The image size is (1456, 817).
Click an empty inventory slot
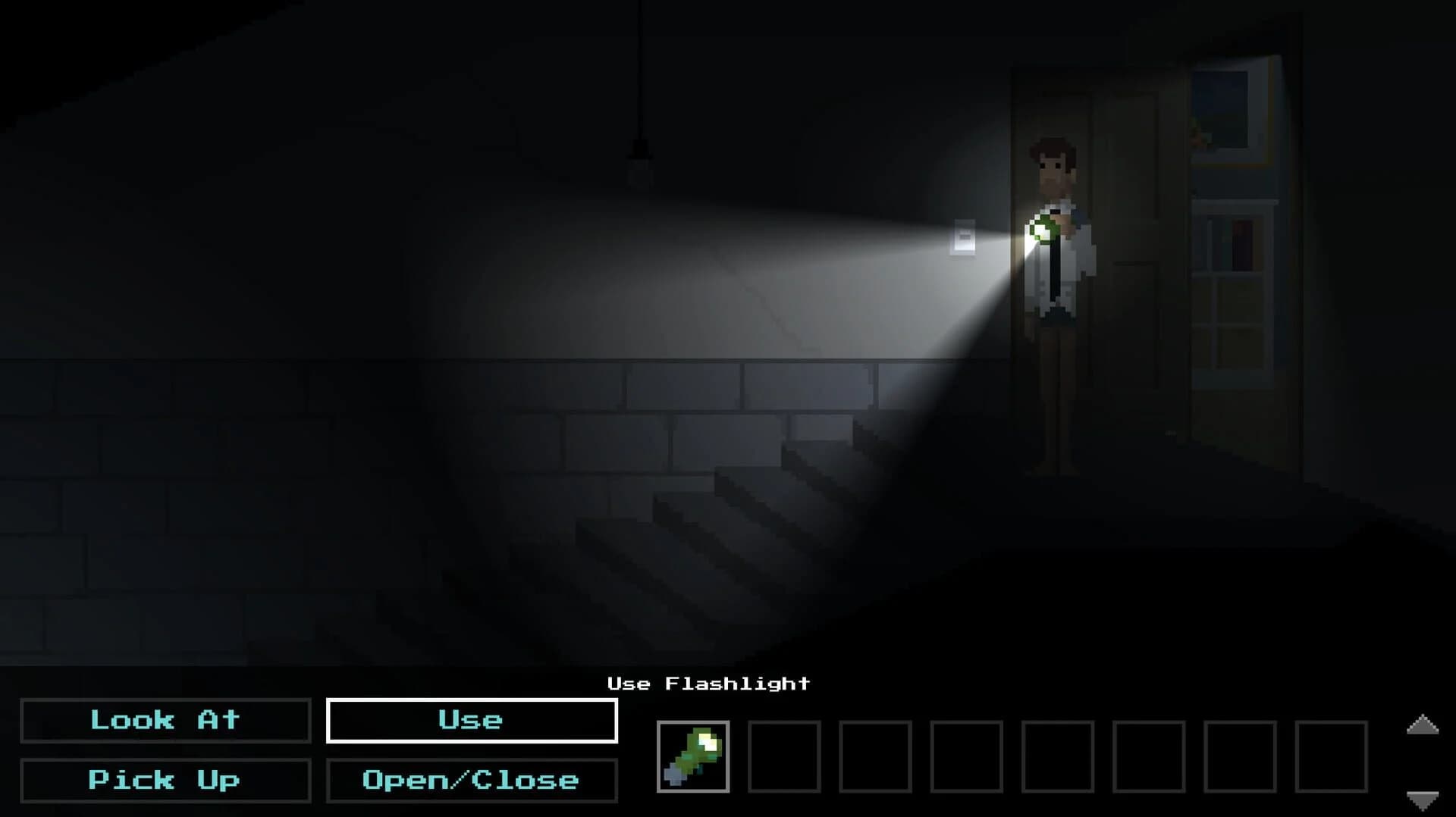[785, 756]
